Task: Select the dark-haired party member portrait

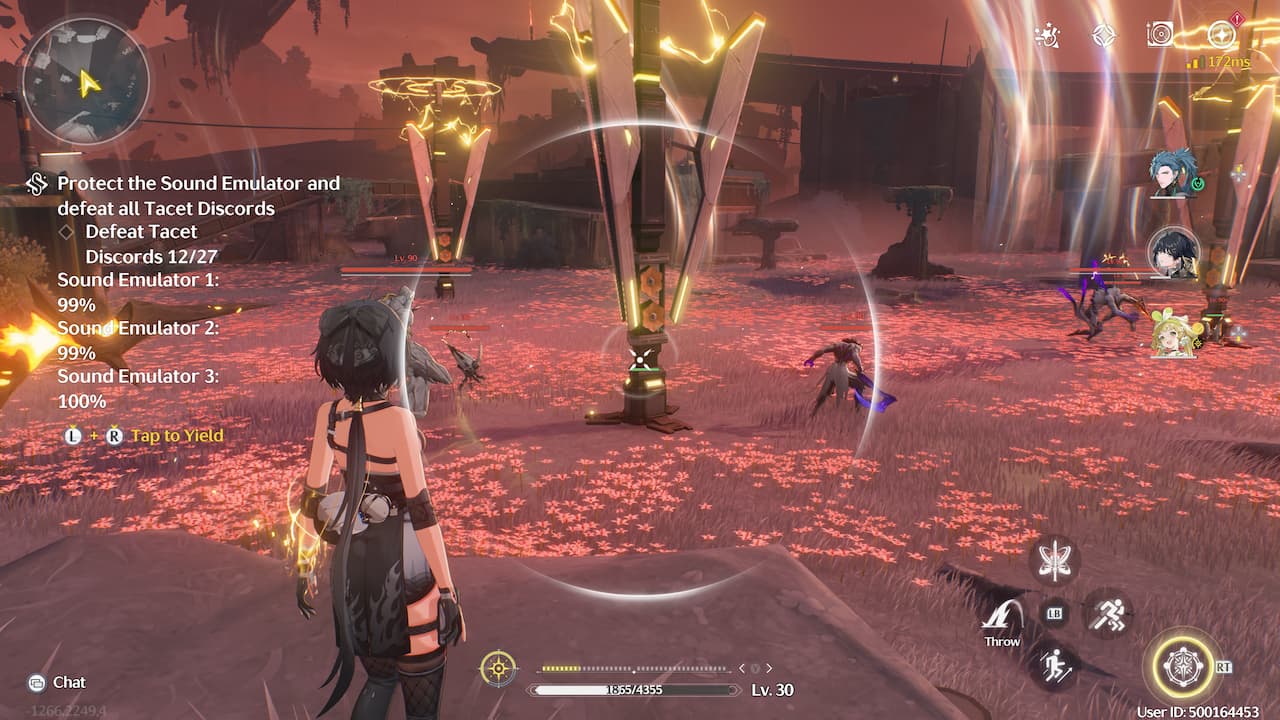Action: tap(1174, 253)
